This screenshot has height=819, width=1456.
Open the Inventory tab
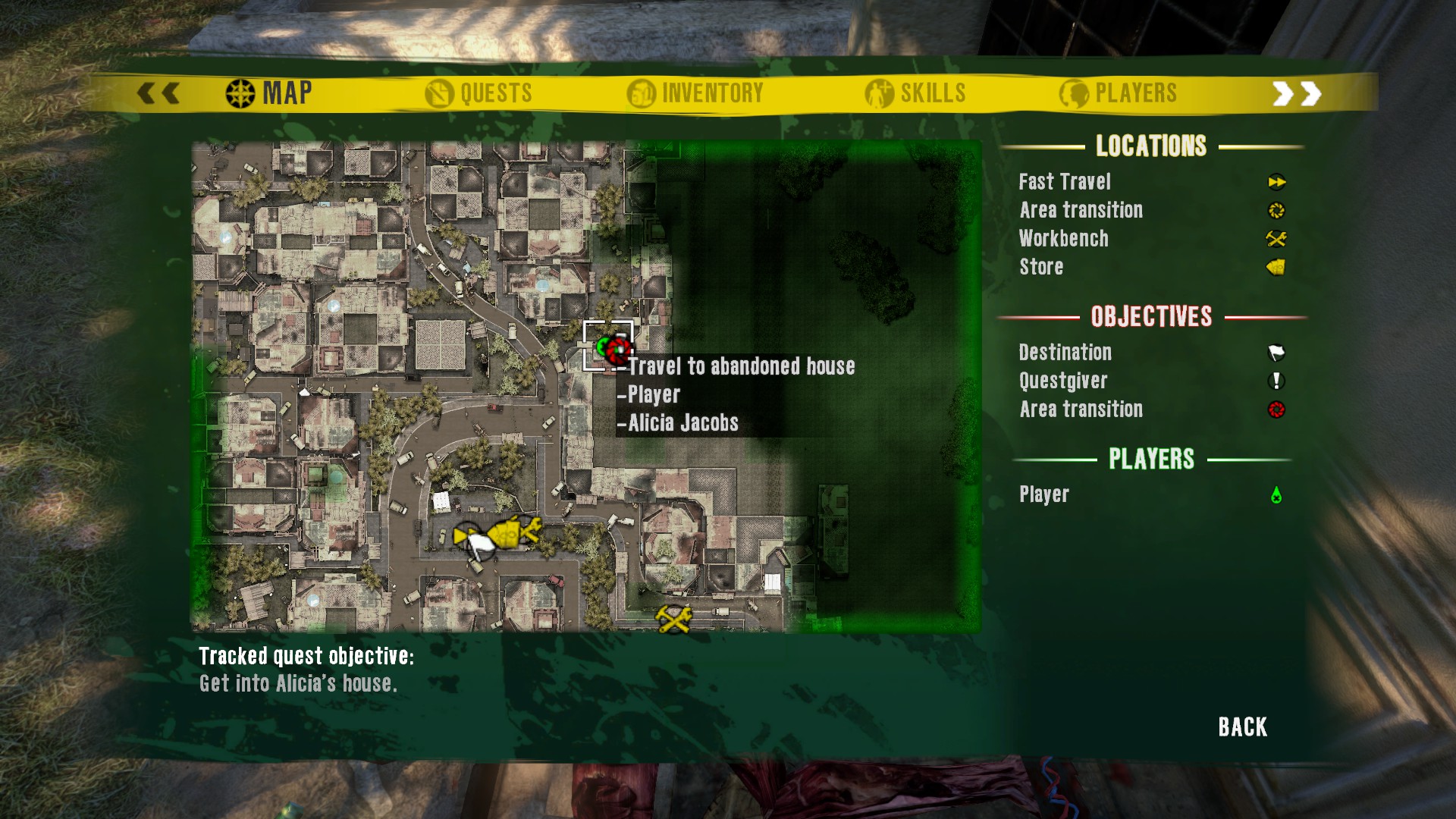click(695, 93)
